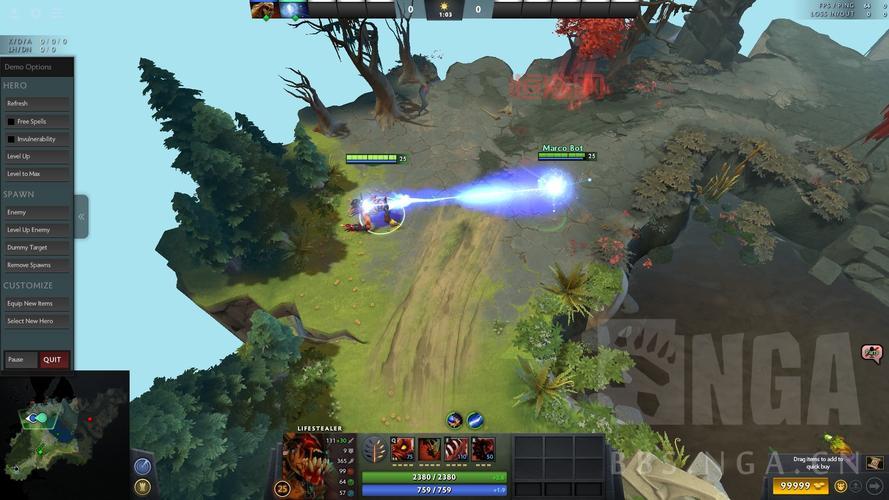The width and height of the screenshot is (889, 500).
Task: Hit the red QUIT button
Action: (x=53, y=360)
